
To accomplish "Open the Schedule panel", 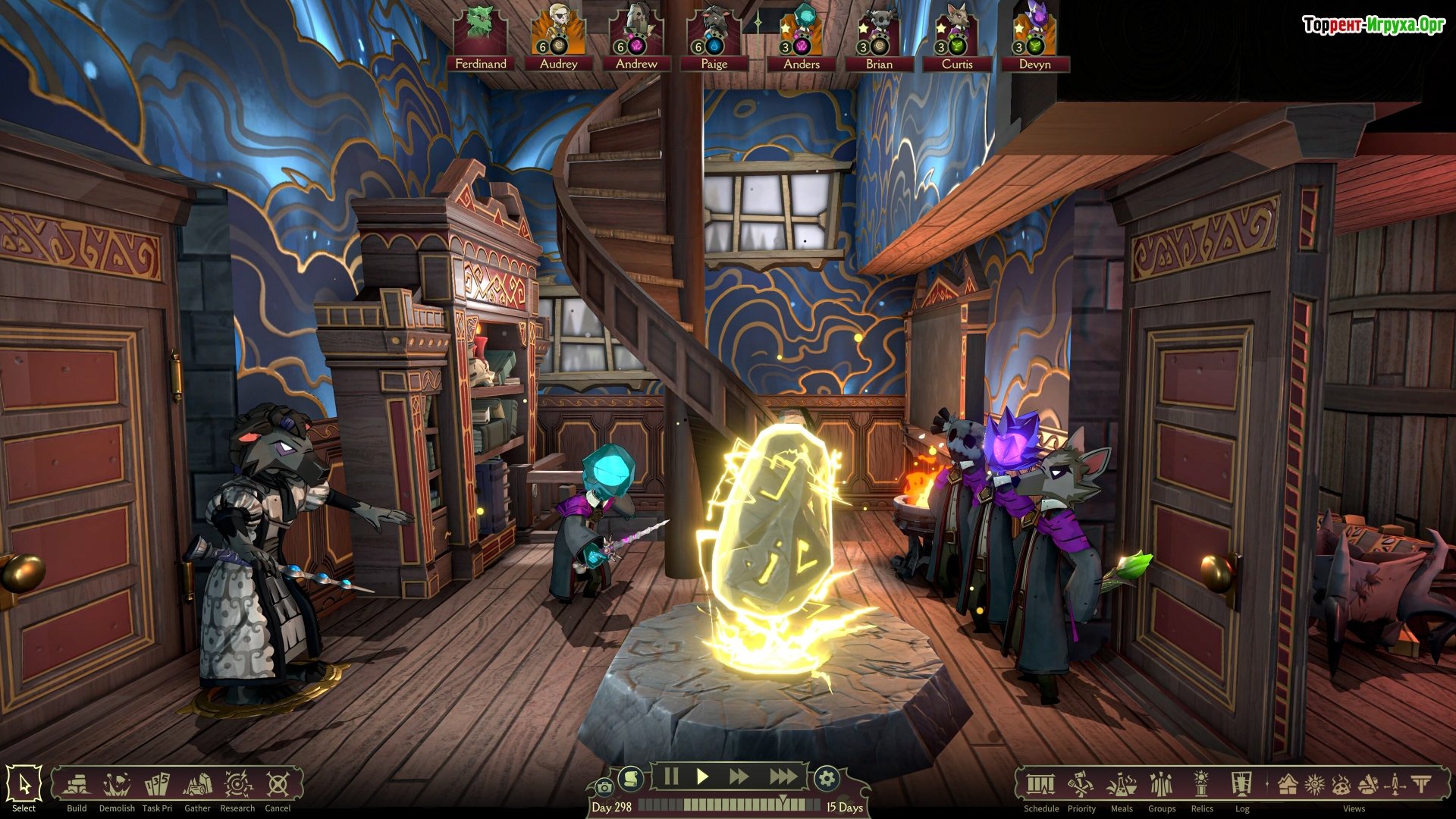I will tap(1040, 786).
